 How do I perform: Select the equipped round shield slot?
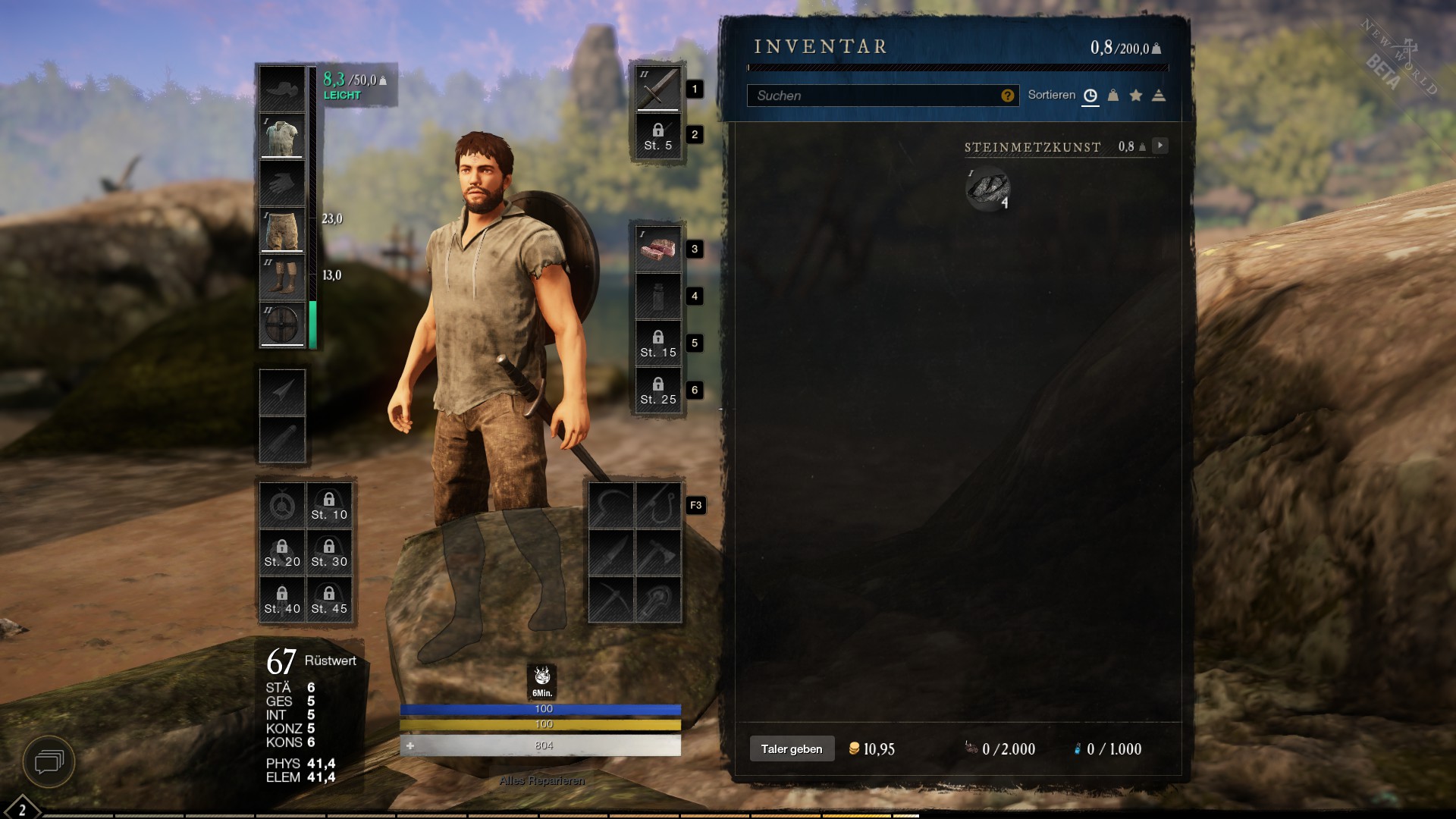click(282, 325)
